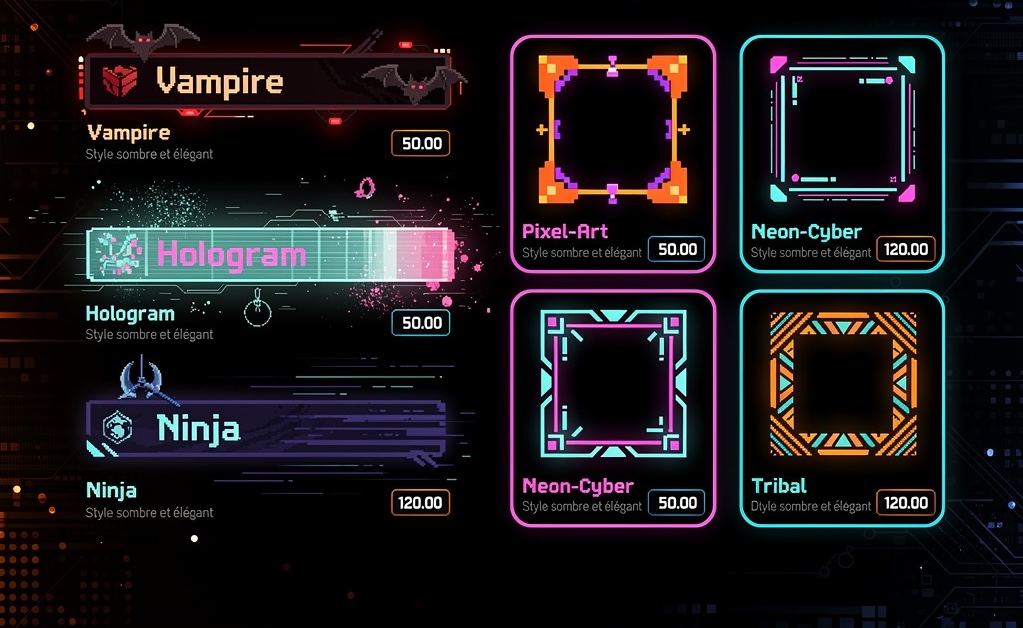Choose the Tribal frame preview
Viewport: 1023px width, 628px height.
(842, 382)
